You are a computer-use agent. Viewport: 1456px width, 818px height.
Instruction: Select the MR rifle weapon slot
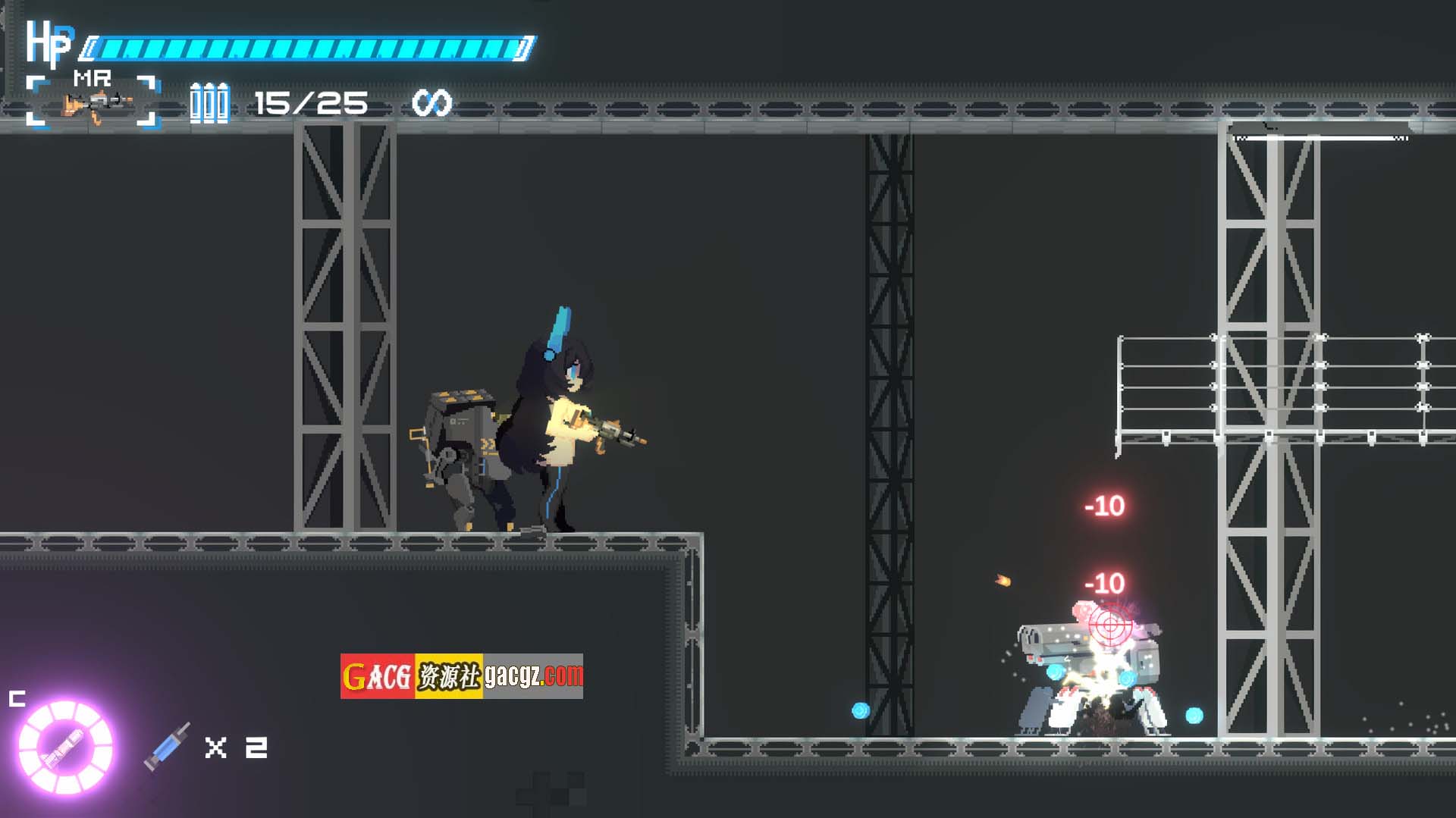[x=93, y=102]
